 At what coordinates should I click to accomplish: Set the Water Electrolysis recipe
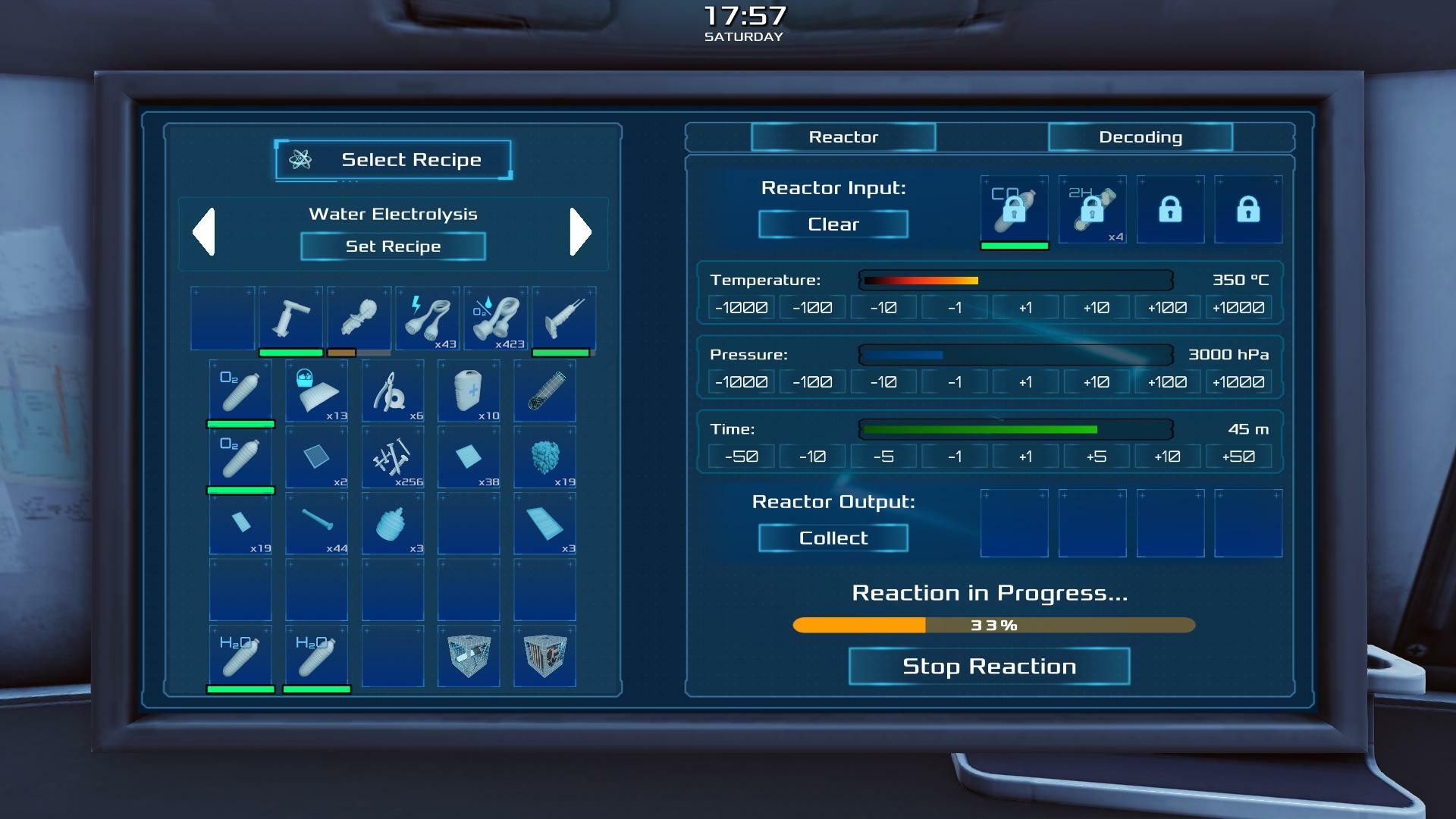(393, 246)
